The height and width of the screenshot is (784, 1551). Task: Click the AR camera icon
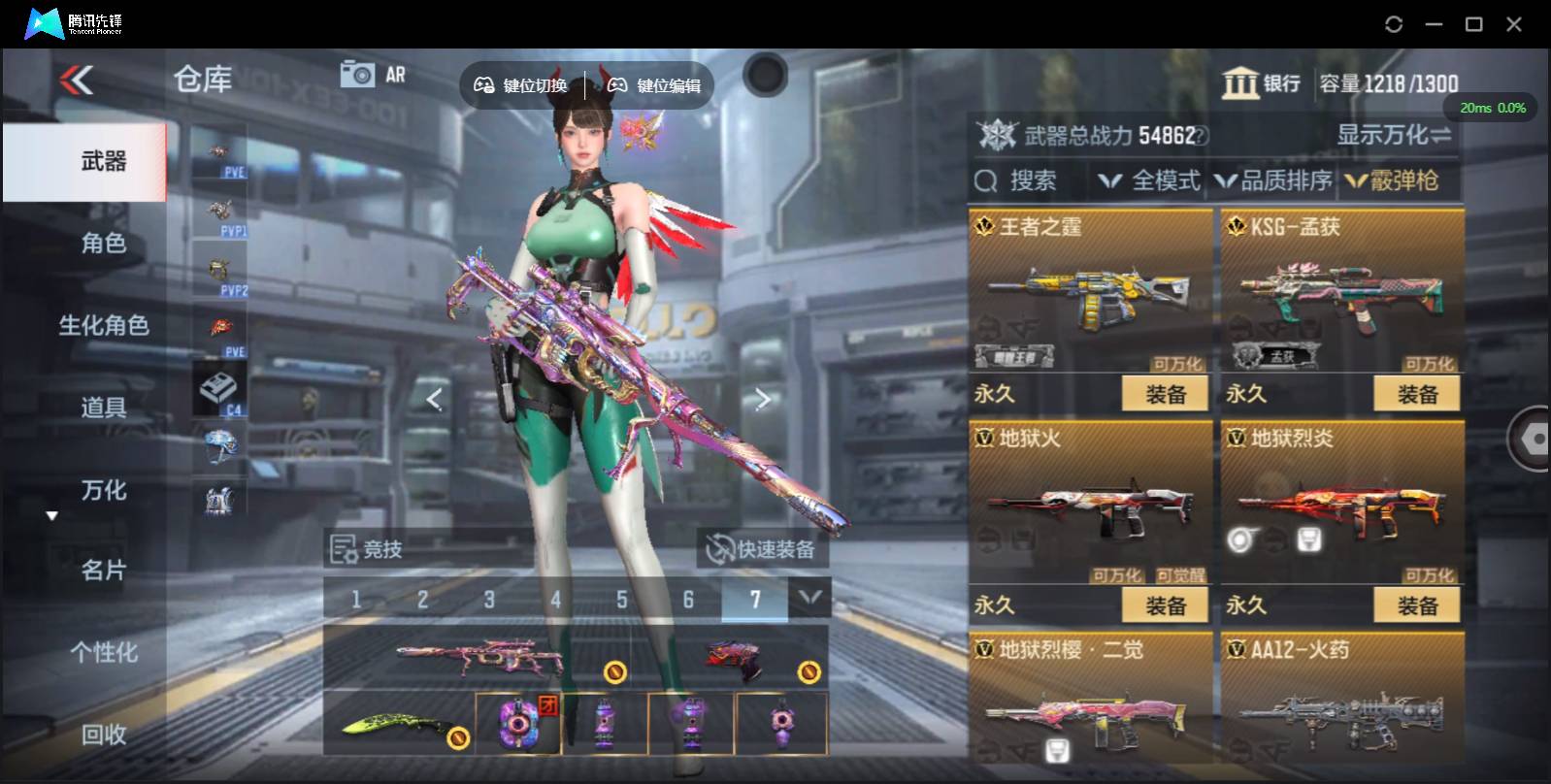click(358, 73)
